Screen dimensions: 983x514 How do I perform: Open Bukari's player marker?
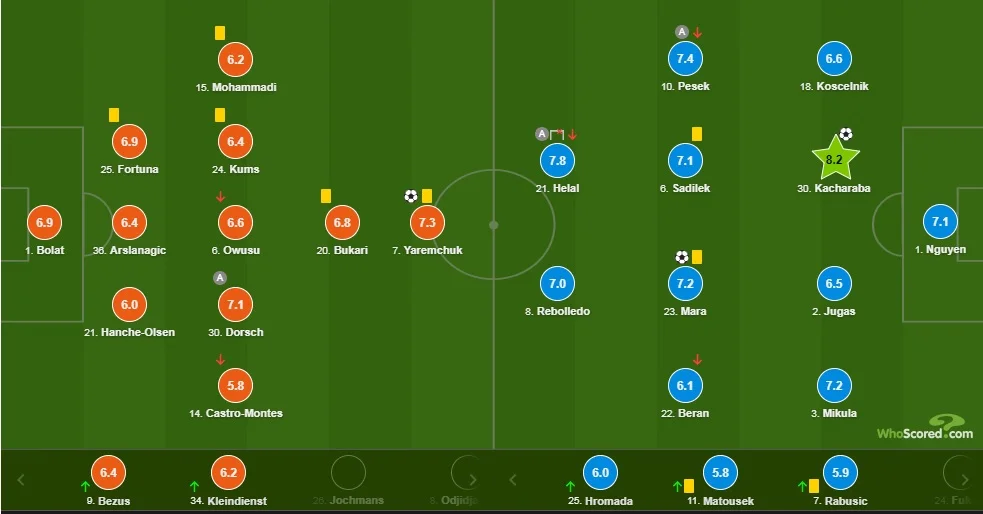pyautogui.click(x=341, y=222)
